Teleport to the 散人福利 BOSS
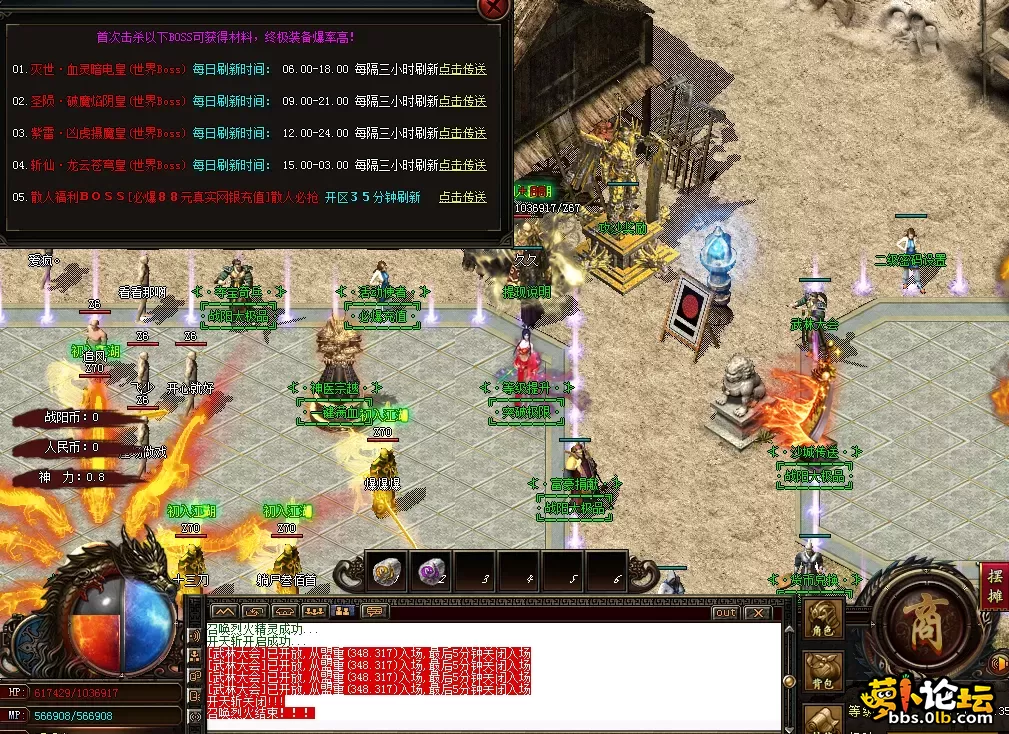The height and width of the screenshot is (734, 1009). coord(462,197)
